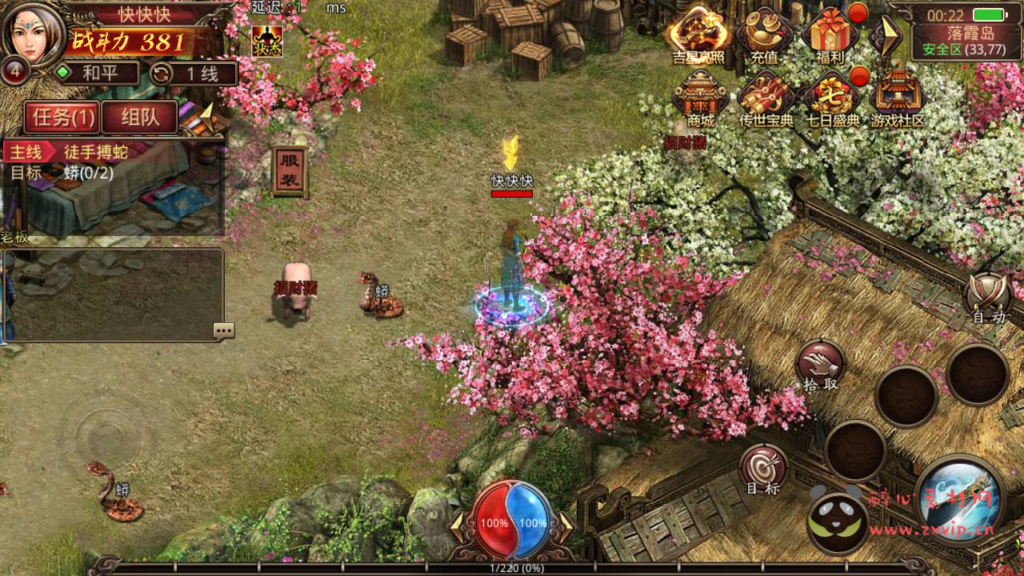Open the 福利 welfare gift icon
This screenshot has height=576, width=1024.
(830, 35)
